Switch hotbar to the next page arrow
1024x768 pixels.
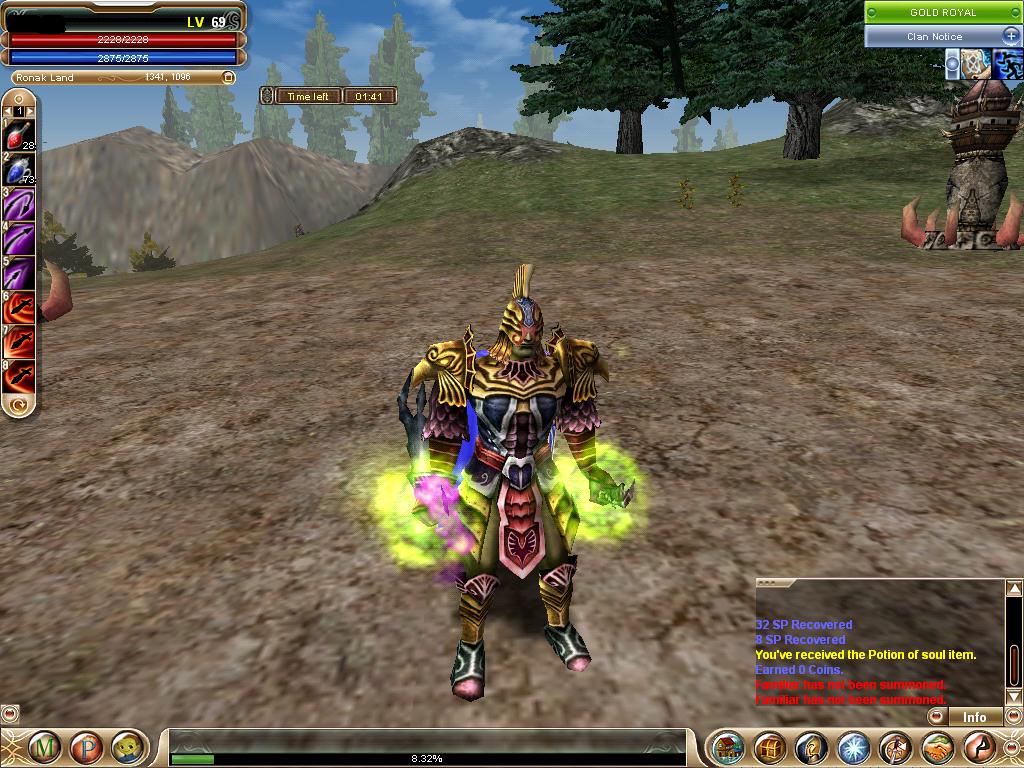29,111
